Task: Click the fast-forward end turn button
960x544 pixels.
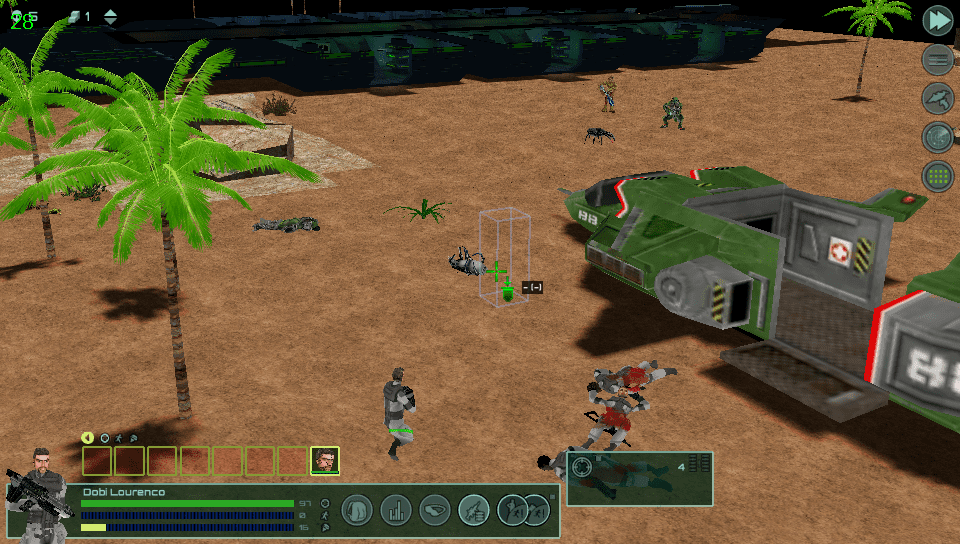Action: pos(937,20)
